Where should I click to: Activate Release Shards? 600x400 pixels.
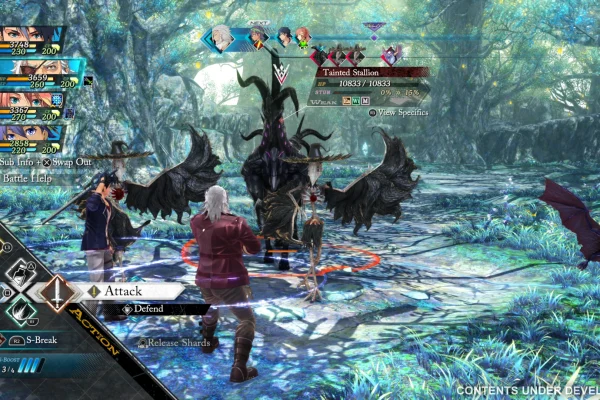coord(178,342)
